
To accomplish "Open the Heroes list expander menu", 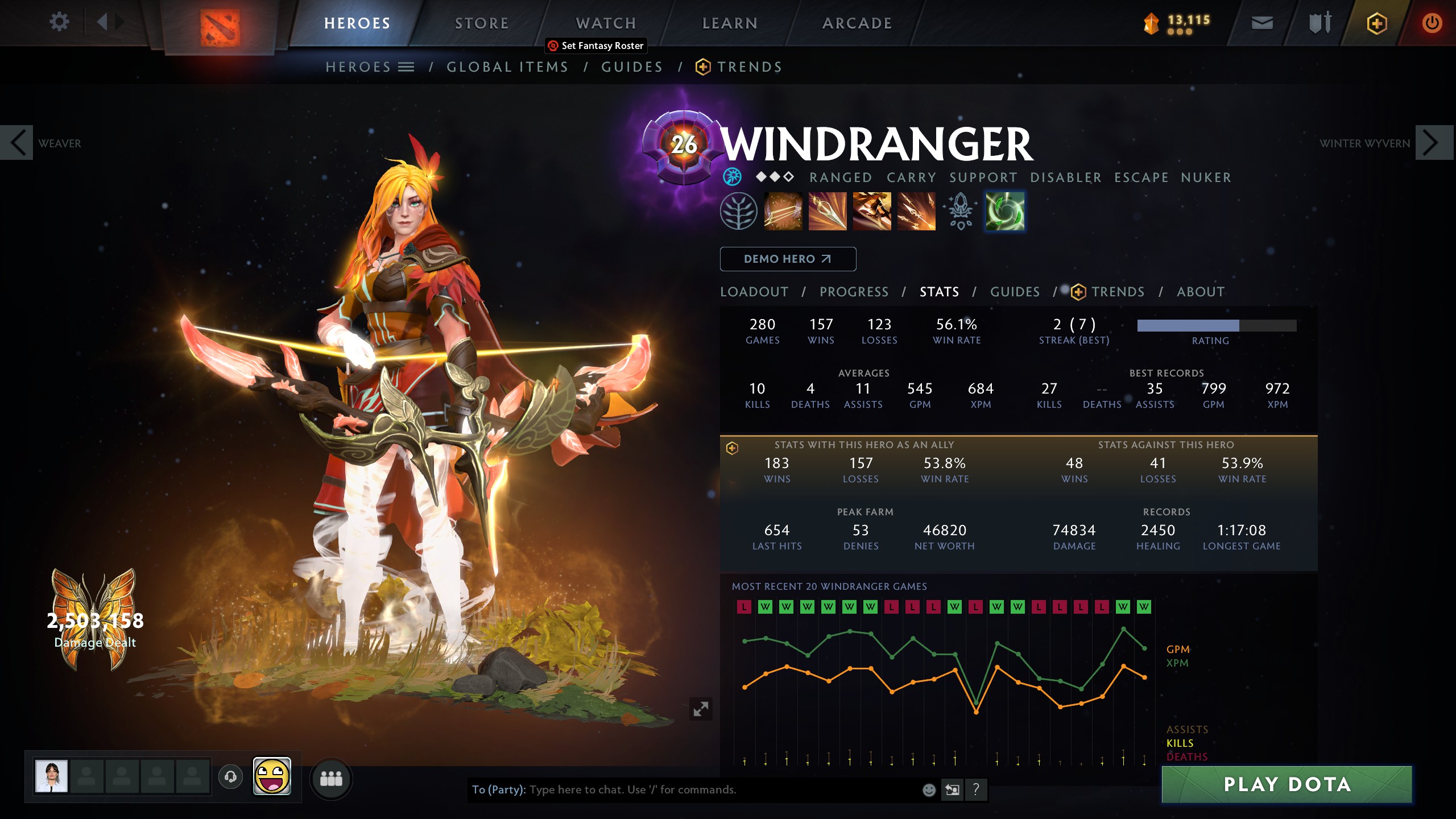I will 406,66.
